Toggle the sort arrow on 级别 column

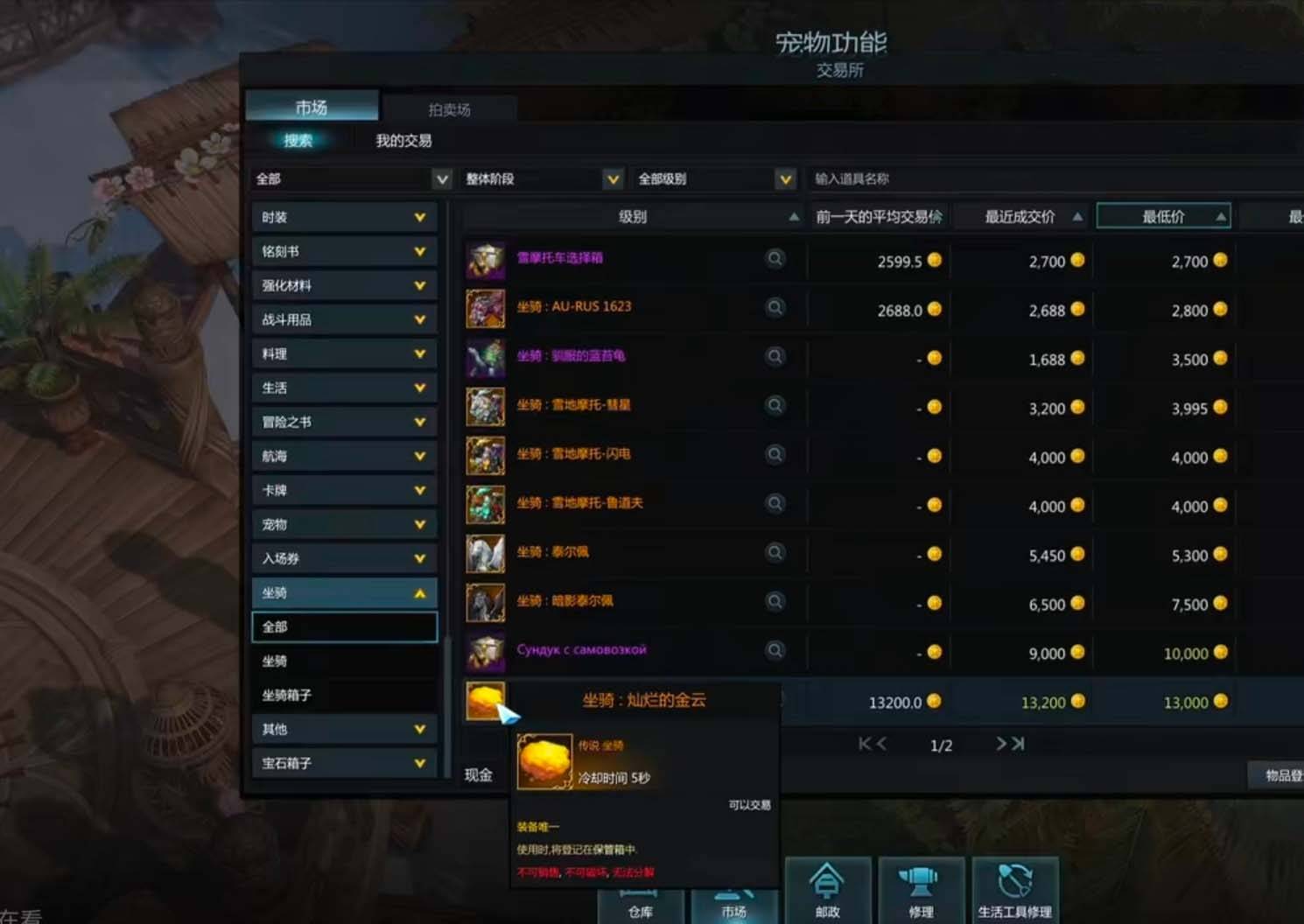click(x=794, y=215)
